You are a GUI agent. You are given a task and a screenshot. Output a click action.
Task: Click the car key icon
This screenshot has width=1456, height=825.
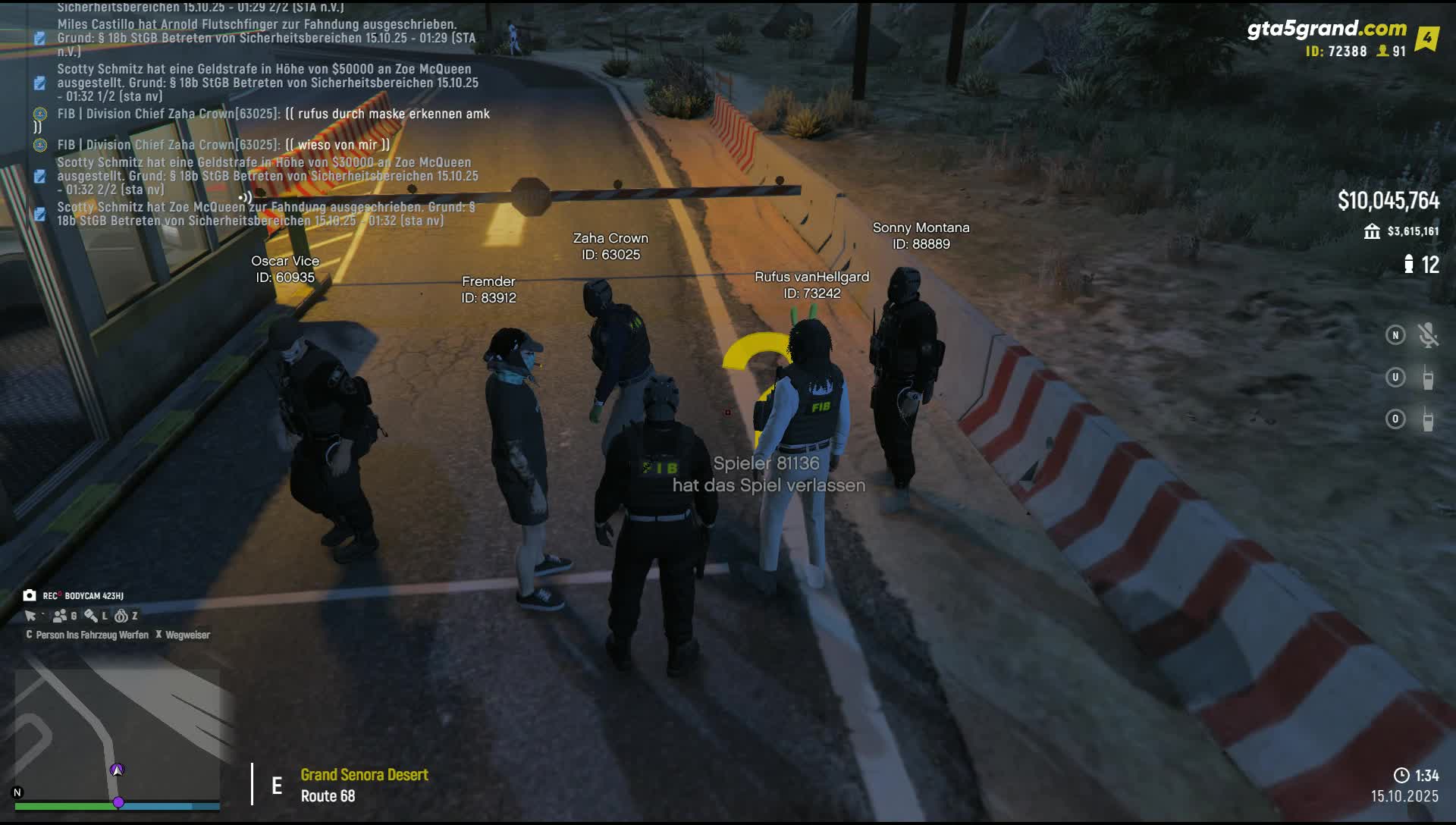91,616
